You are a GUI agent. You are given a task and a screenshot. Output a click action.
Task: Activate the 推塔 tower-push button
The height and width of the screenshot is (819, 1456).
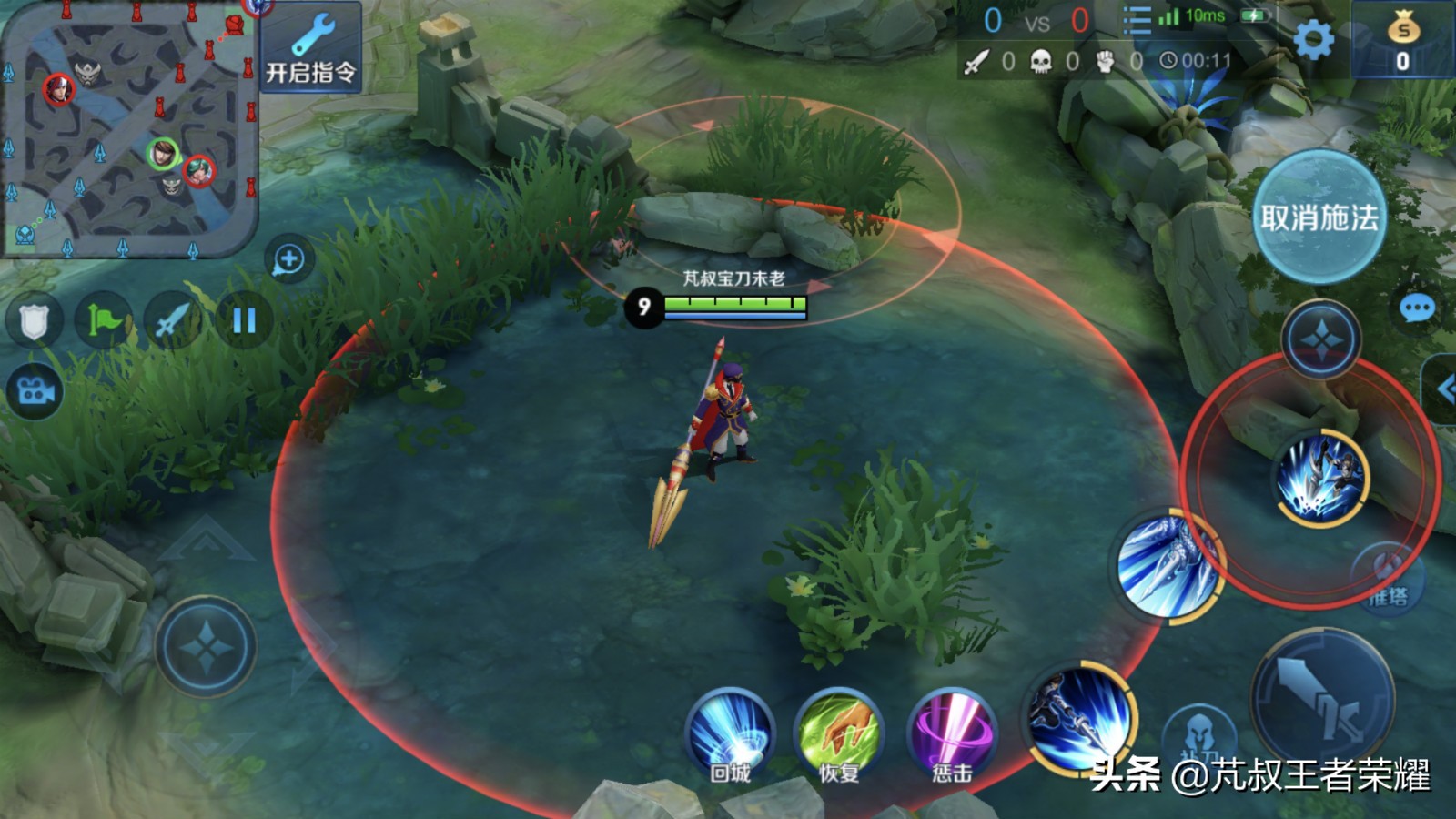[x=1386, y=579]
